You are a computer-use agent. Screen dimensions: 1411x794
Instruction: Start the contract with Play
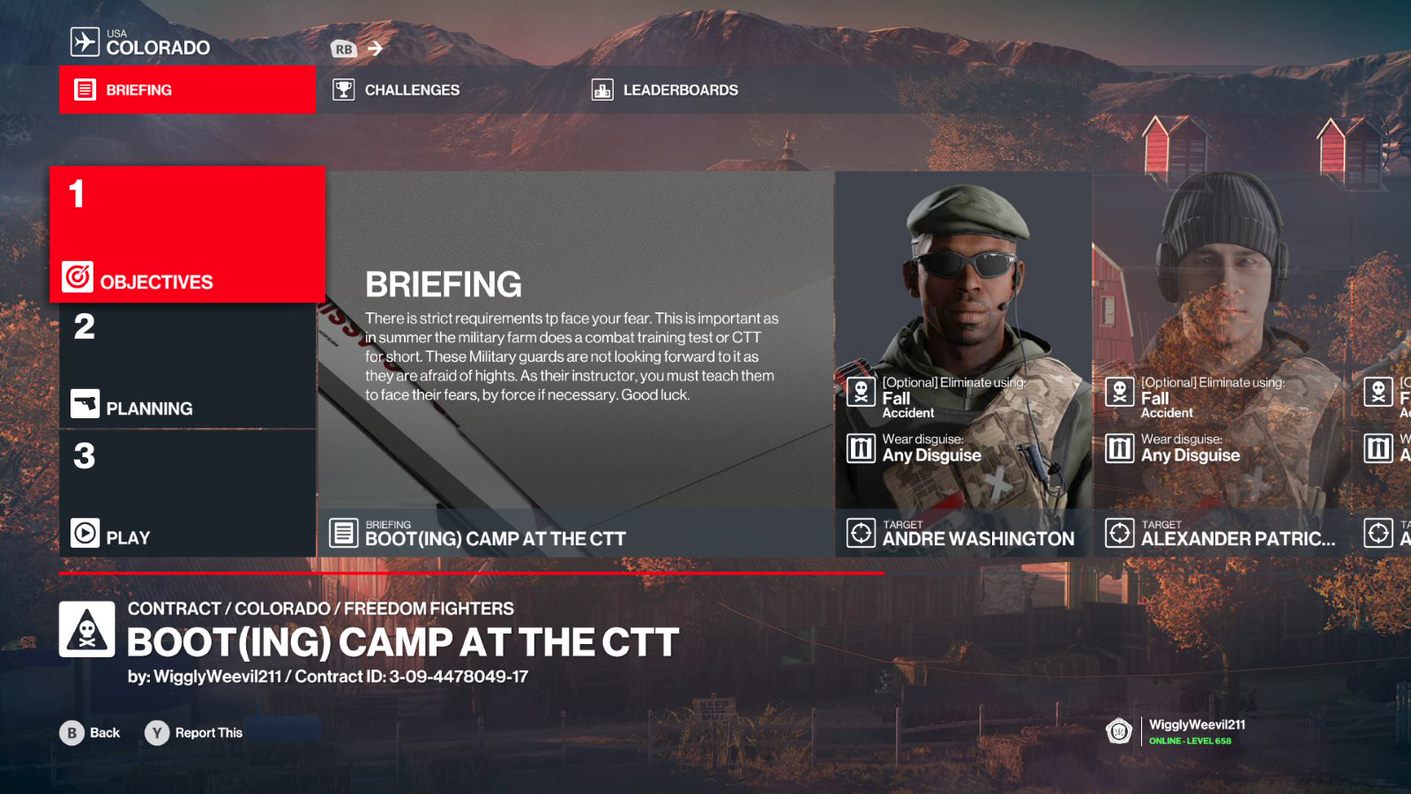coord(187,494)
